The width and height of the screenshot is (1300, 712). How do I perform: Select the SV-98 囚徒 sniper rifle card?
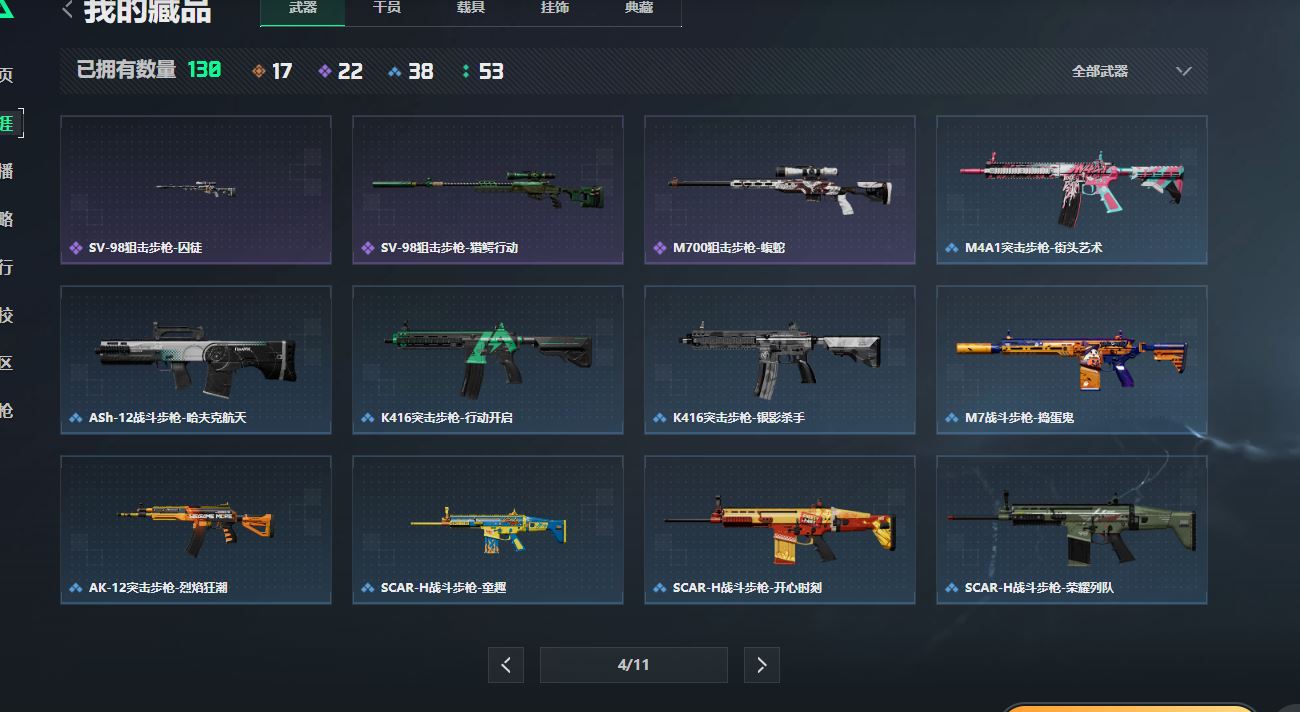[x=196, y=190]
